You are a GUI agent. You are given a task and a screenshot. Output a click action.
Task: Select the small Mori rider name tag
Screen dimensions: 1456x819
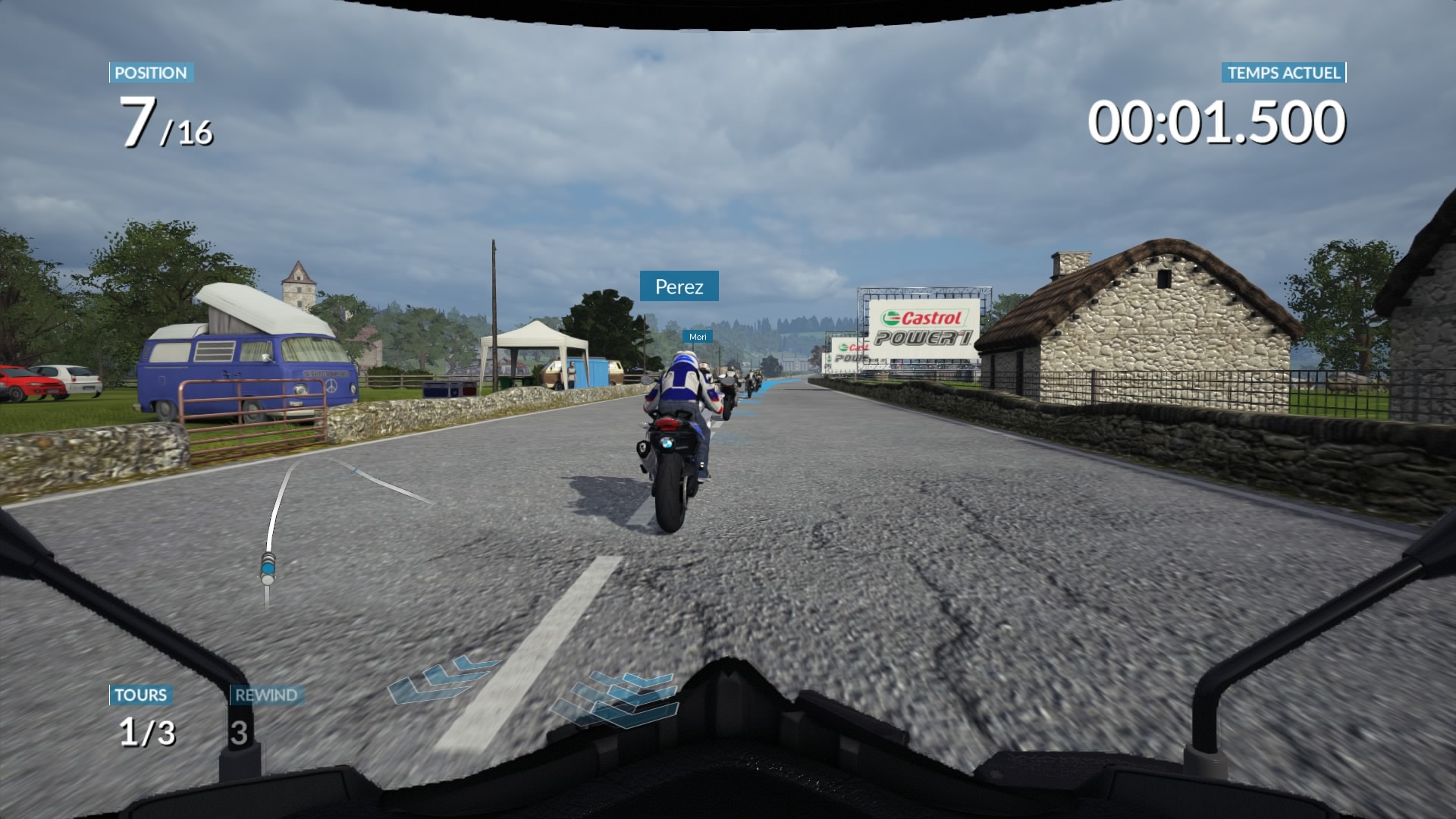[698, 337]
